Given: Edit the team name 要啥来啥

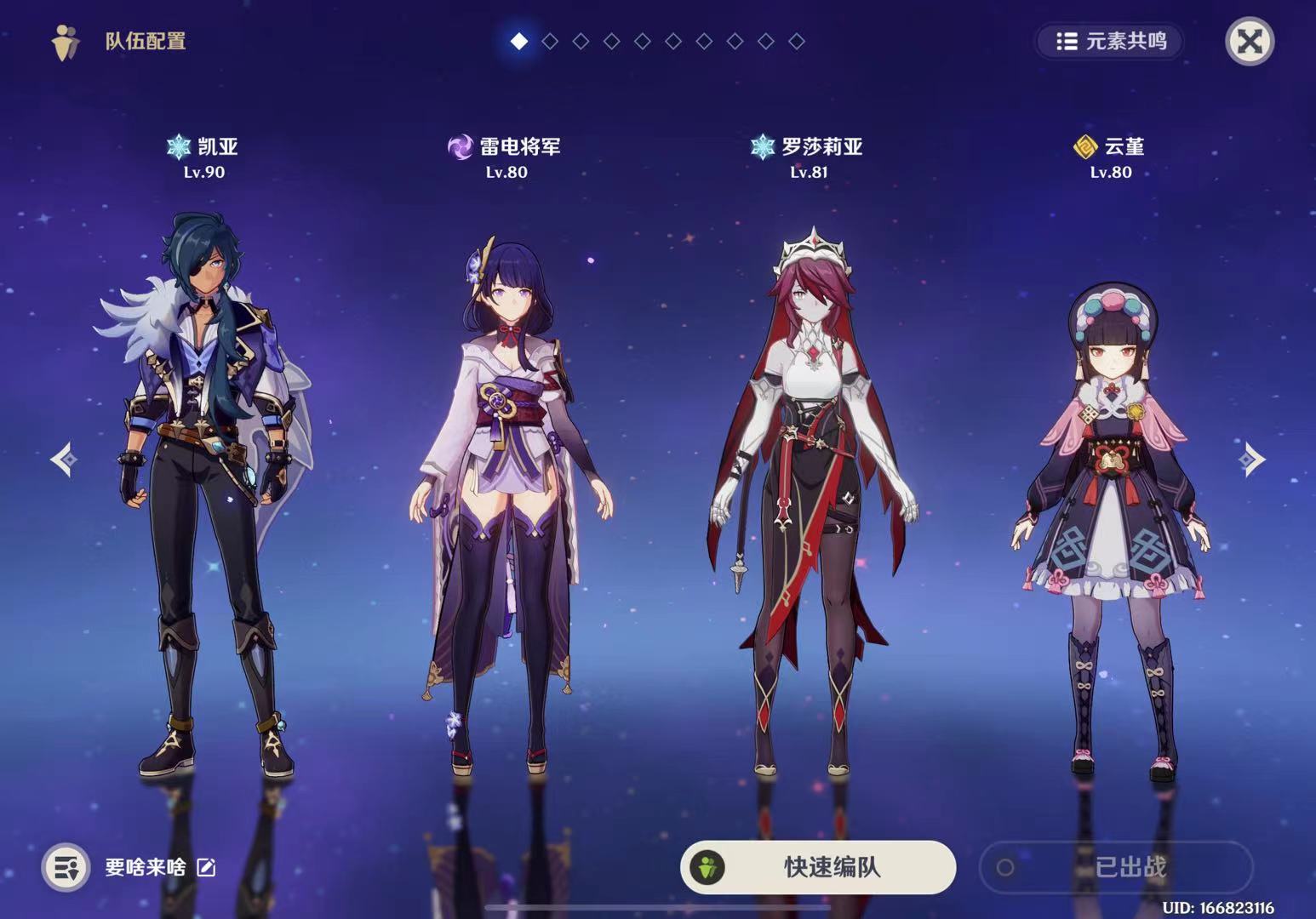Looking at the screenshot, I should tap(206, 867).
